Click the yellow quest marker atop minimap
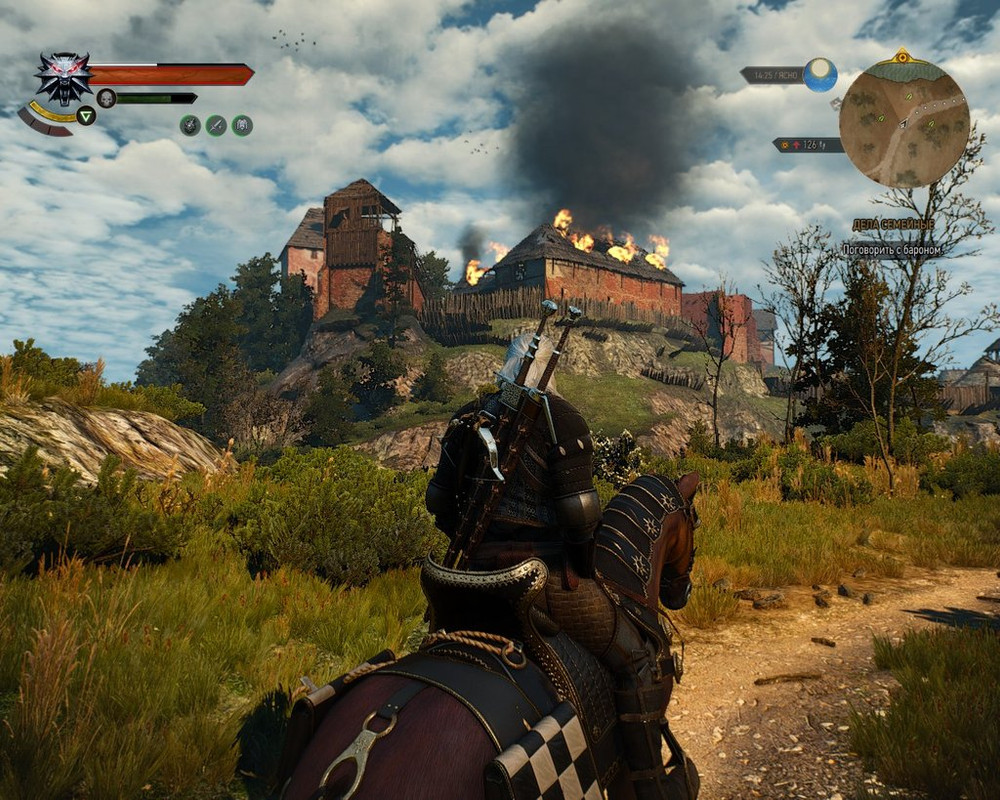 [903, 55]
